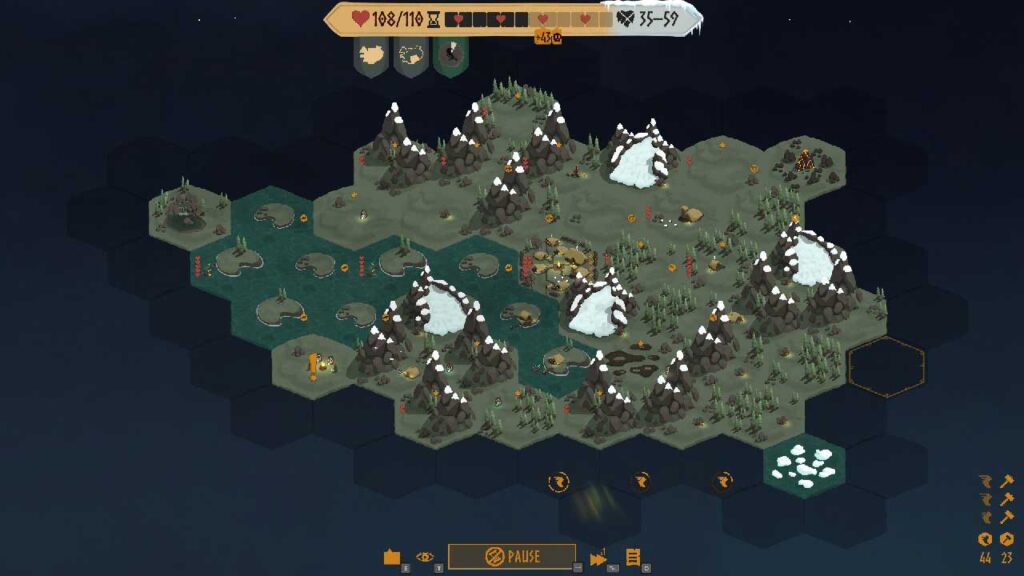Select the outlined island banner
Image resolution: width=1024 pixels, height=576 pixels.
pos(411,55)
